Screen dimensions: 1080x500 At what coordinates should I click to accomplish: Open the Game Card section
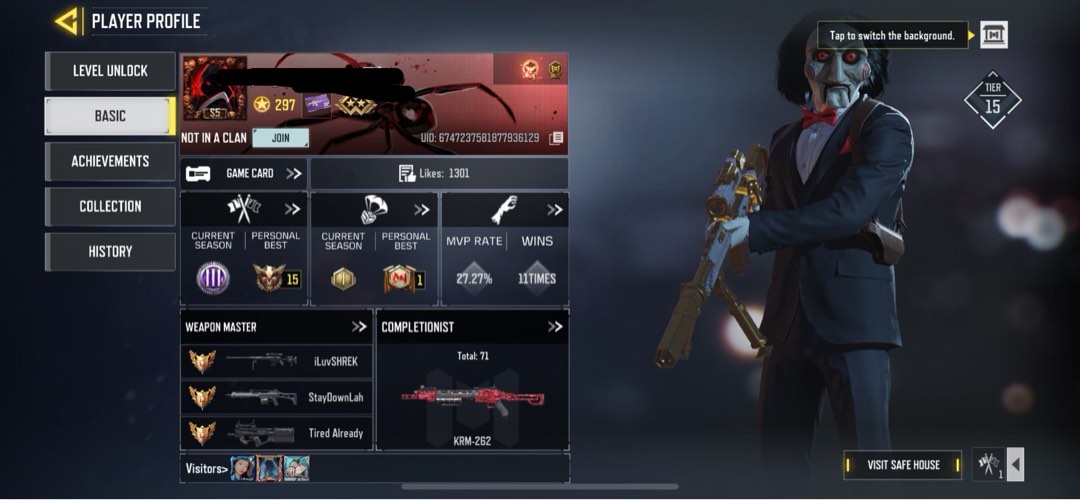[x=244, y=173]
